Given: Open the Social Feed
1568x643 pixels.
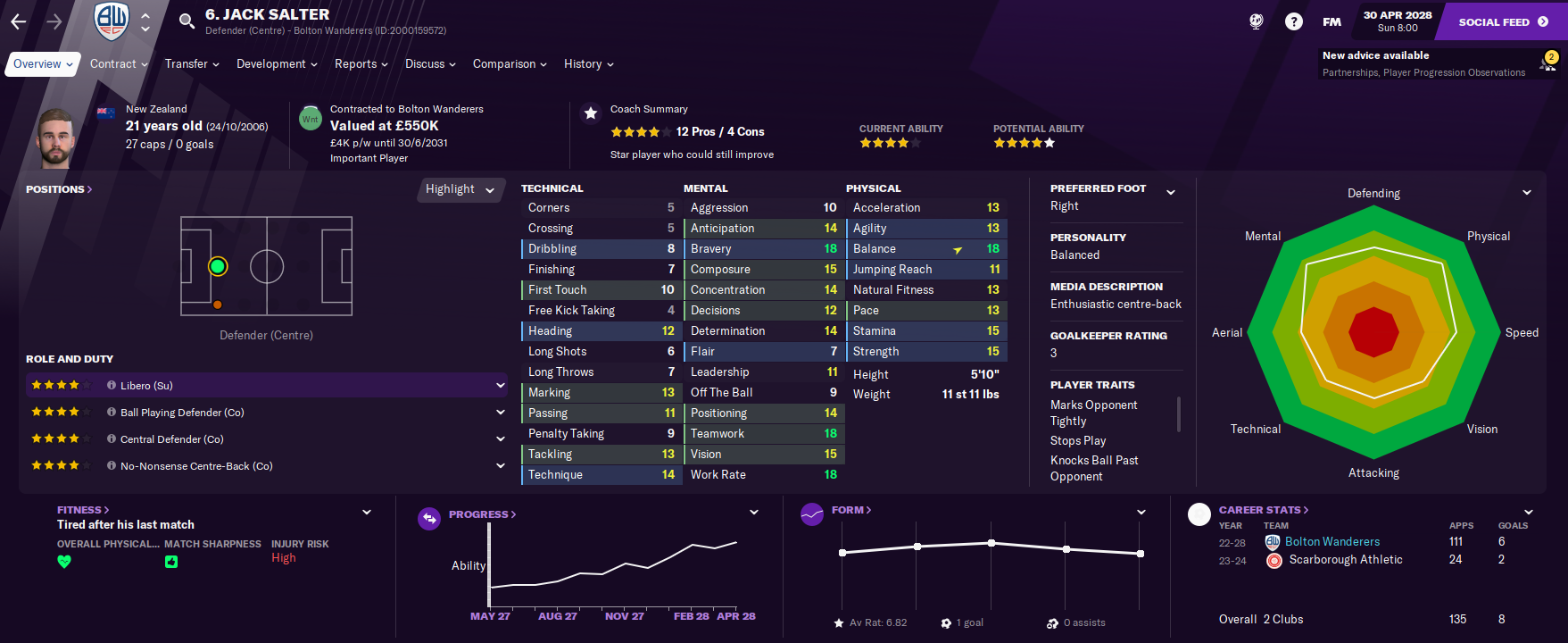Looking at the screenshot, I should click(x=1502, y=21).
